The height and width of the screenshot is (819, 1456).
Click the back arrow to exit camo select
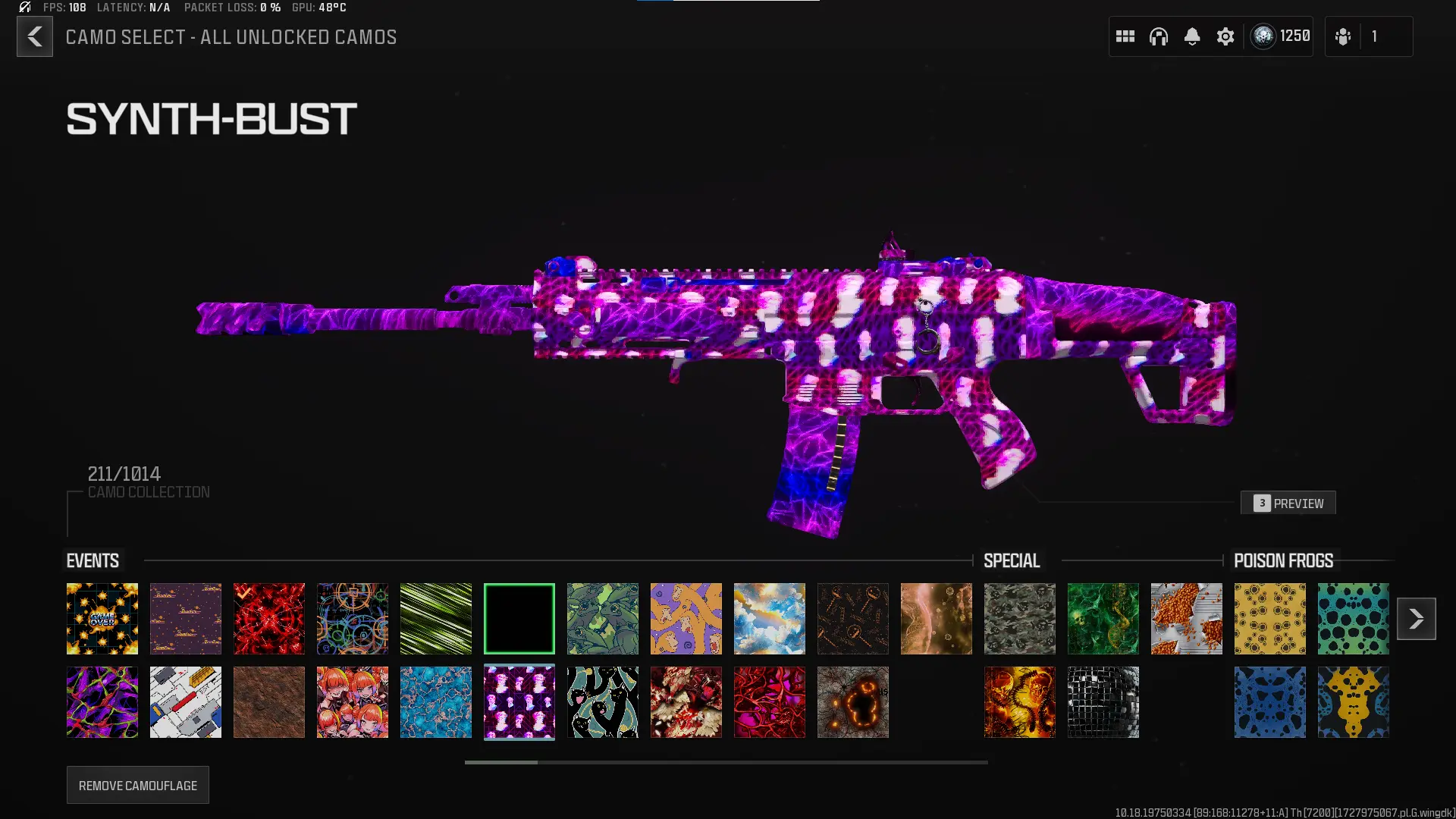tap(34, 36)
